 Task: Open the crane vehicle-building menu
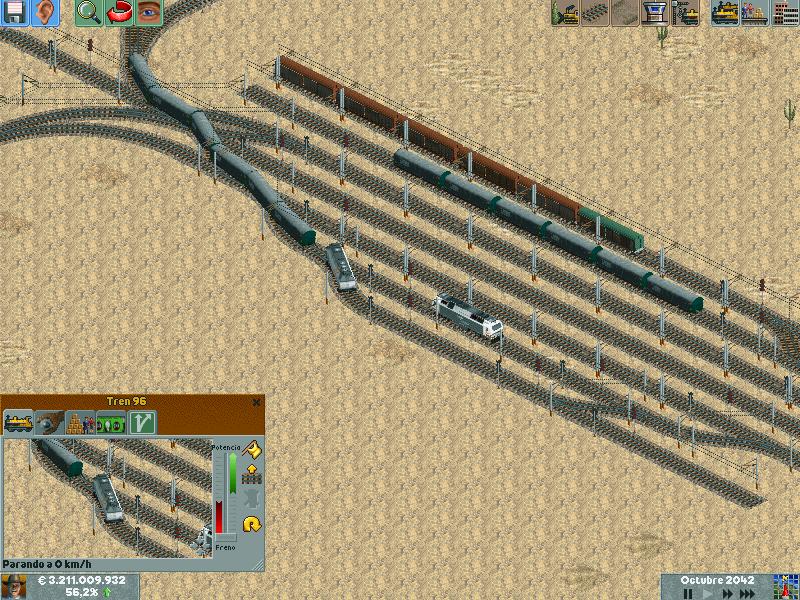click(686, 13)
